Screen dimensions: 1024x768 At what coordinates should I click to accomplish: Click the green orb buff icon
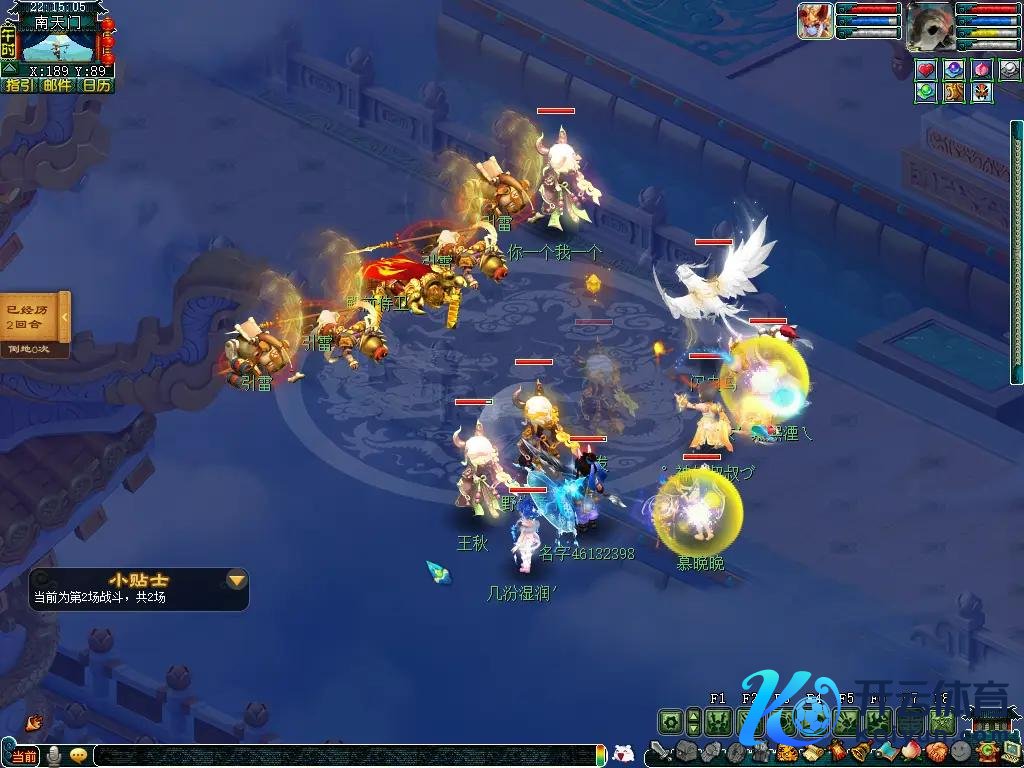point(926,93)
